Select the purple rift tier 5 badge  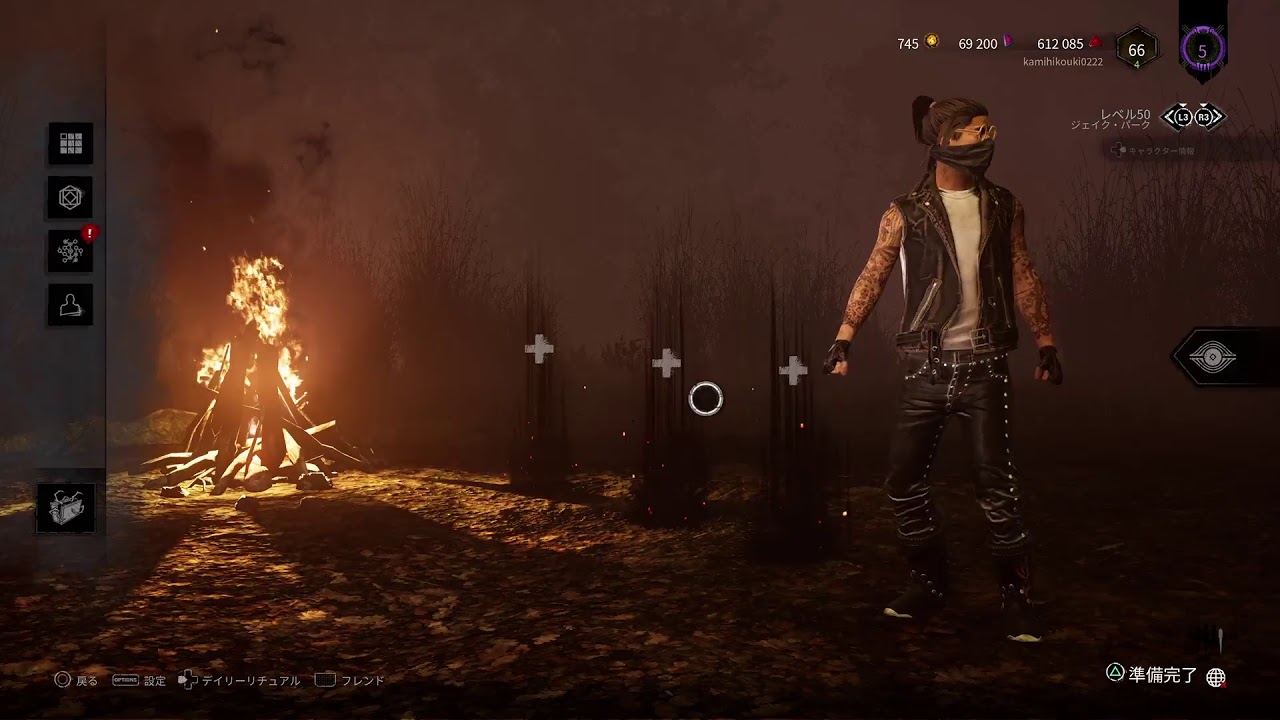[x=1202, y=50]
